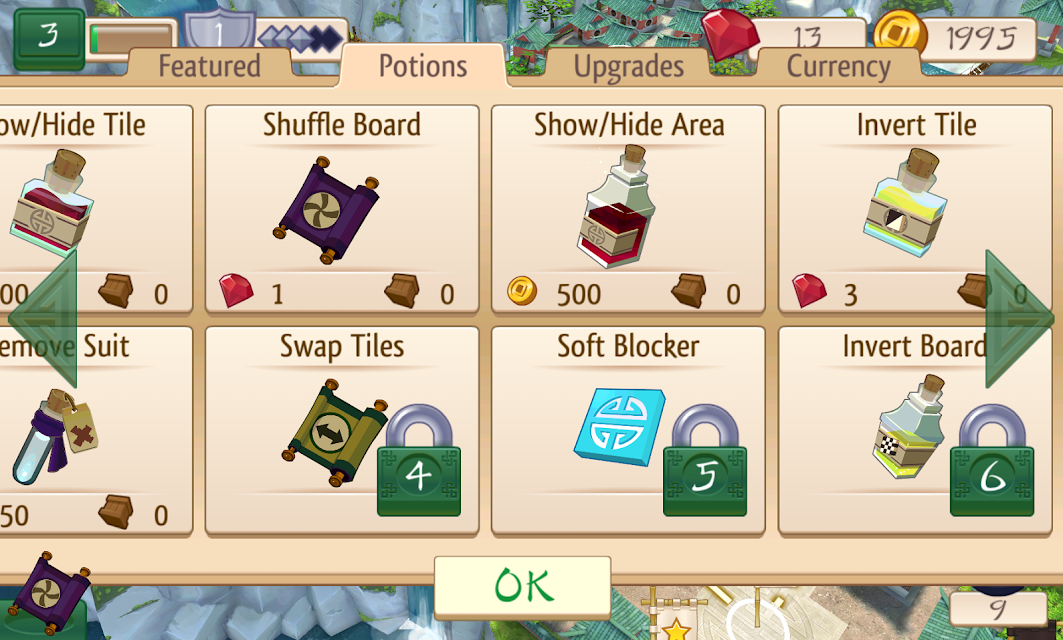Select the Potions tab
Screen dimensions: 1063x640
(423, 66)
